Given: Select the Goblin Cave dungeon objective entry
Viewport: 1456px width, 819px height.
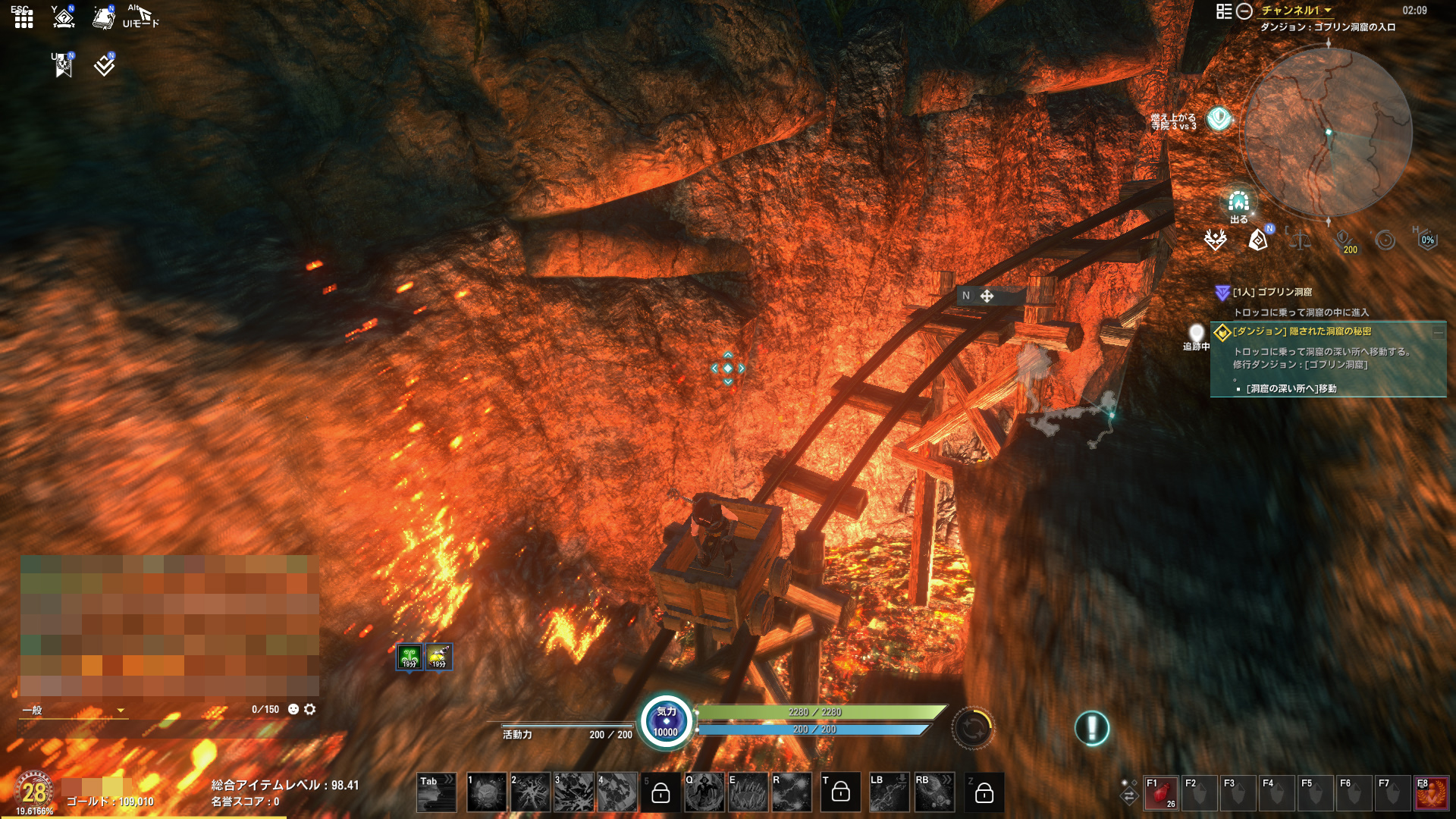Looking at the screenshot, I should click(x=1272, y=292).
